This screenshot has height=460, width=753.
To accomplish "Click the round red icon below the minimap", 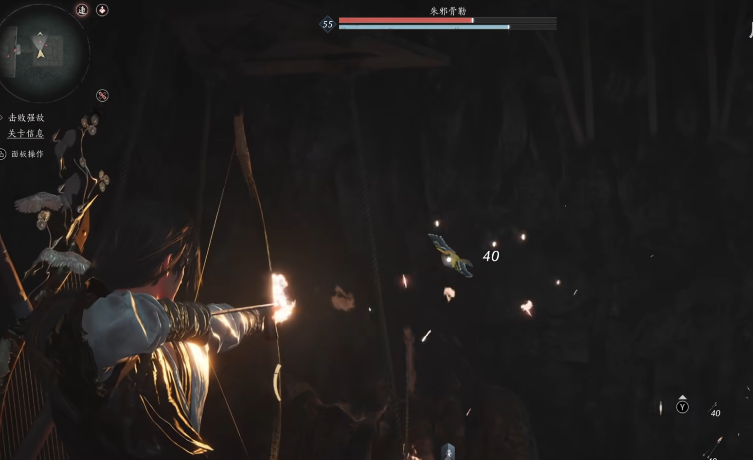I will [x=102, y=95].
